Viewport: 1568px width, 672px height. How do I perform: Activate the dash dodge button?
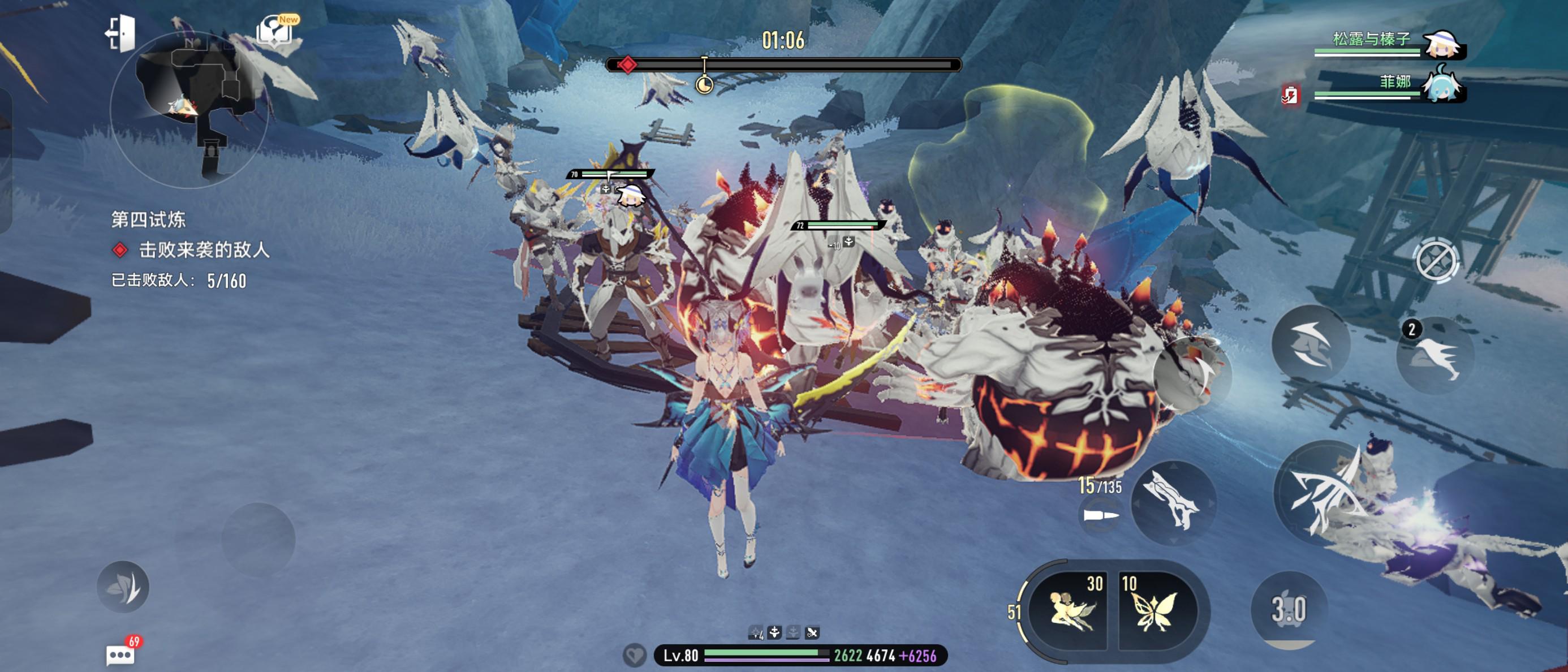[x=1311, y=344]
